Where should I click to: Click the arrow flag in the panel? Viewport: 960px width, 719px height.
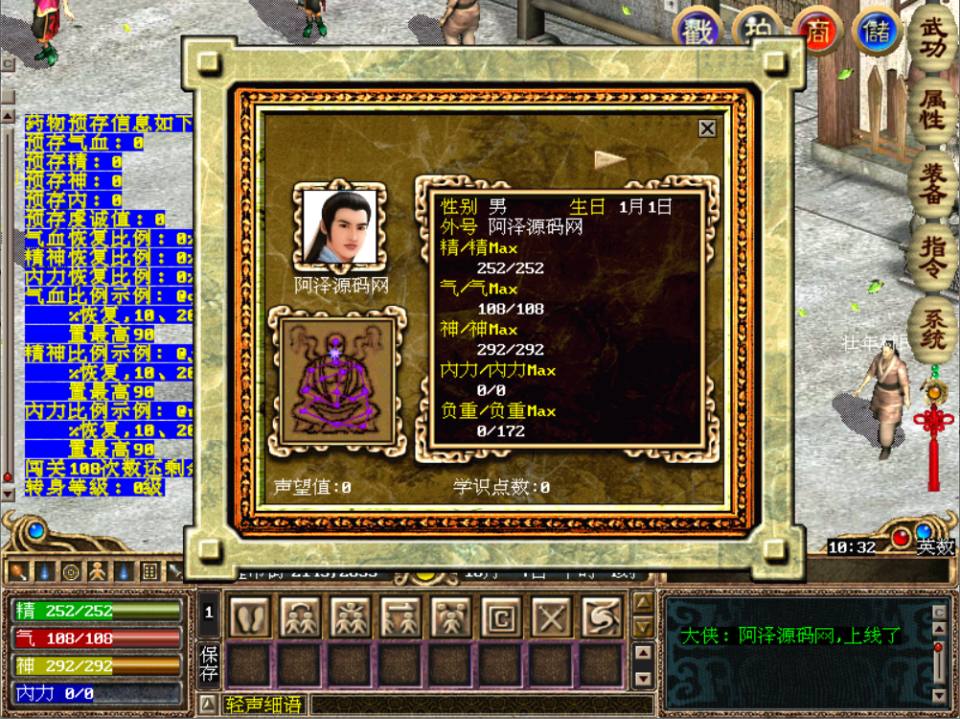(x=609, y=159)
